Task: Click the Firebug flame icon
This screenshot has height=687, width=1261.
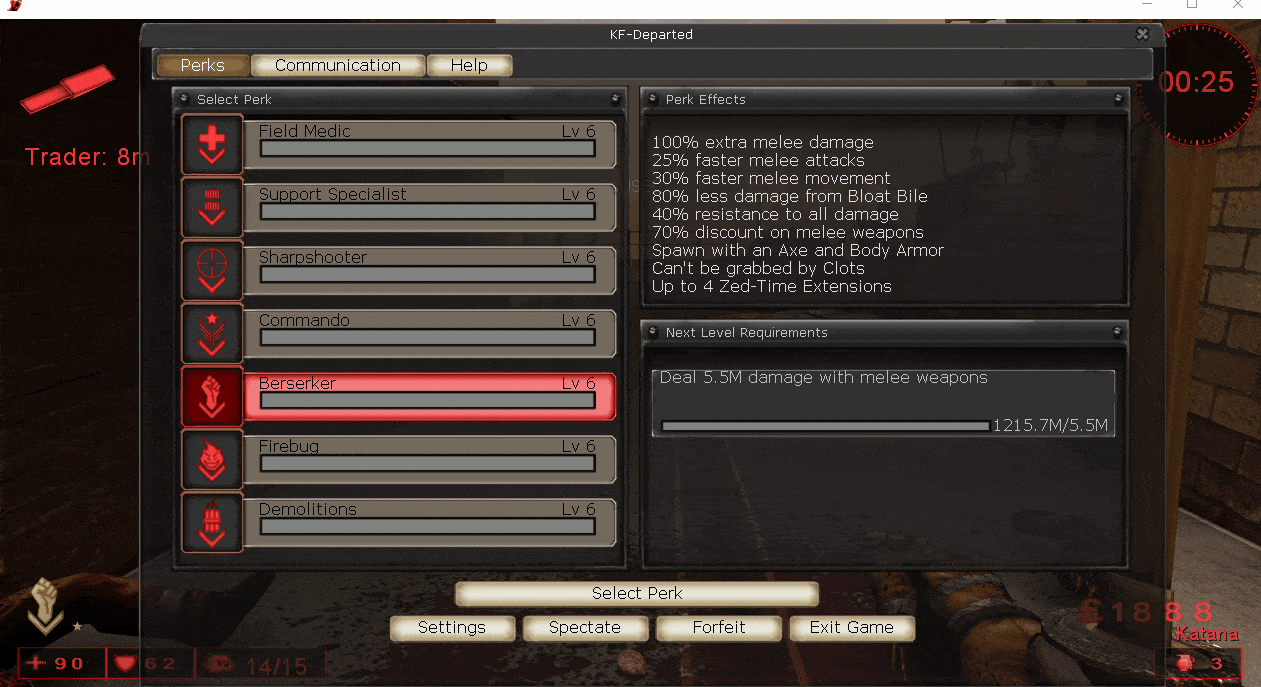Action: click(212, 460)
